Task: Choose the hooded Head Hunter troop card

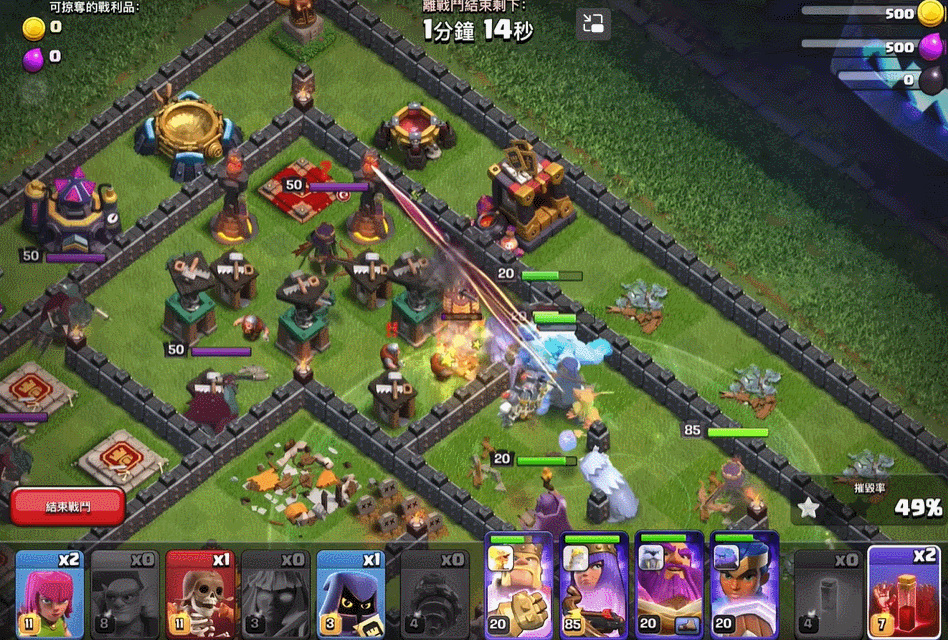Action: pos(351,594)
